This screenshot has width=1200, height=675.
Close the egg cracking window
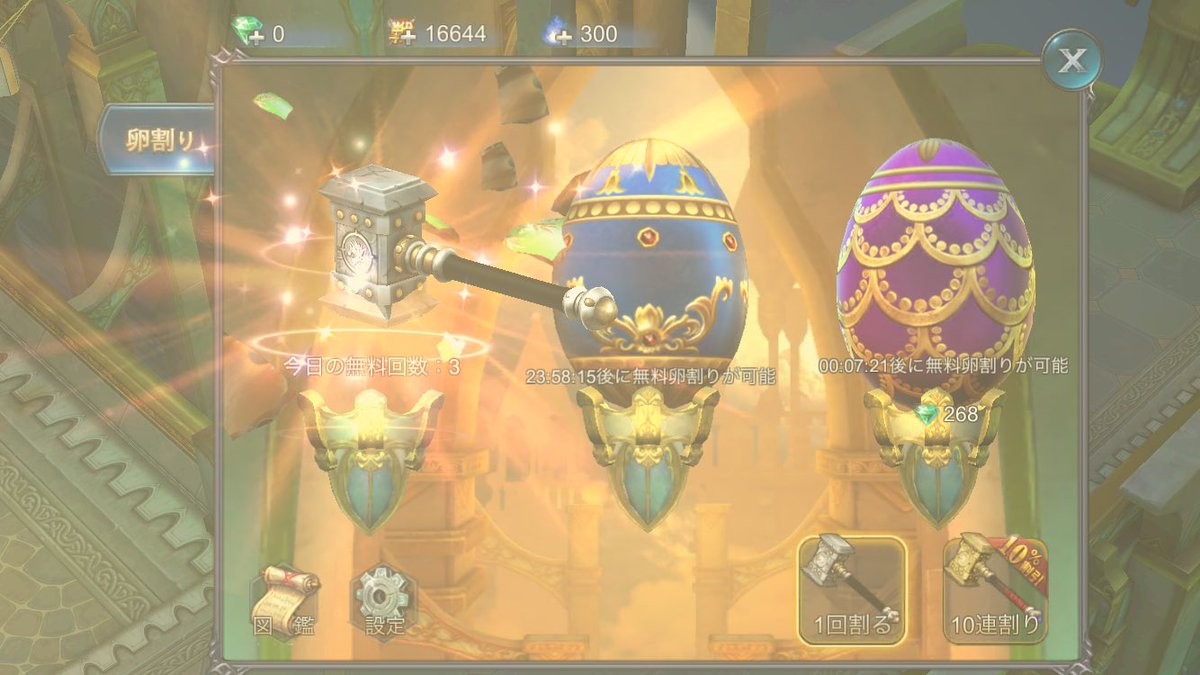point(1071,61)
